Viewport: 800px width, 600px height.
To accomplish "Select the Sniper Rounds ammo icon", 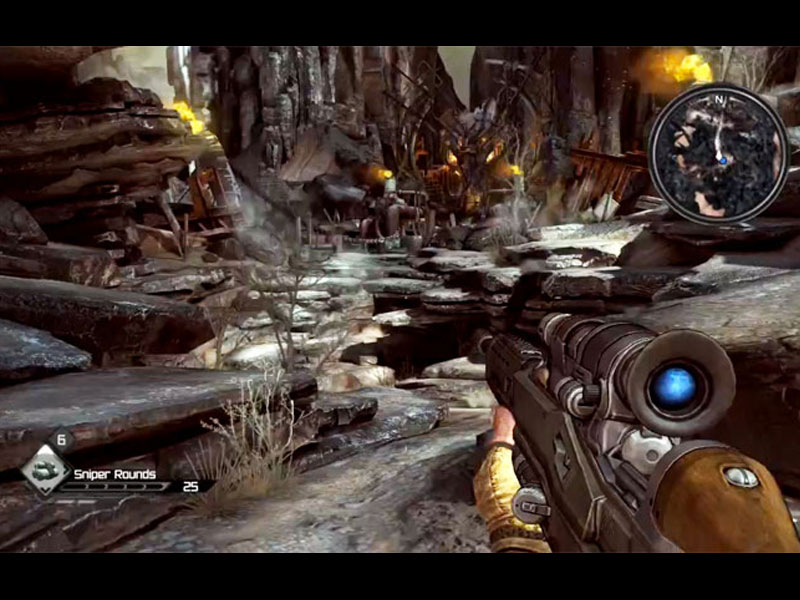I will [45, 470].
